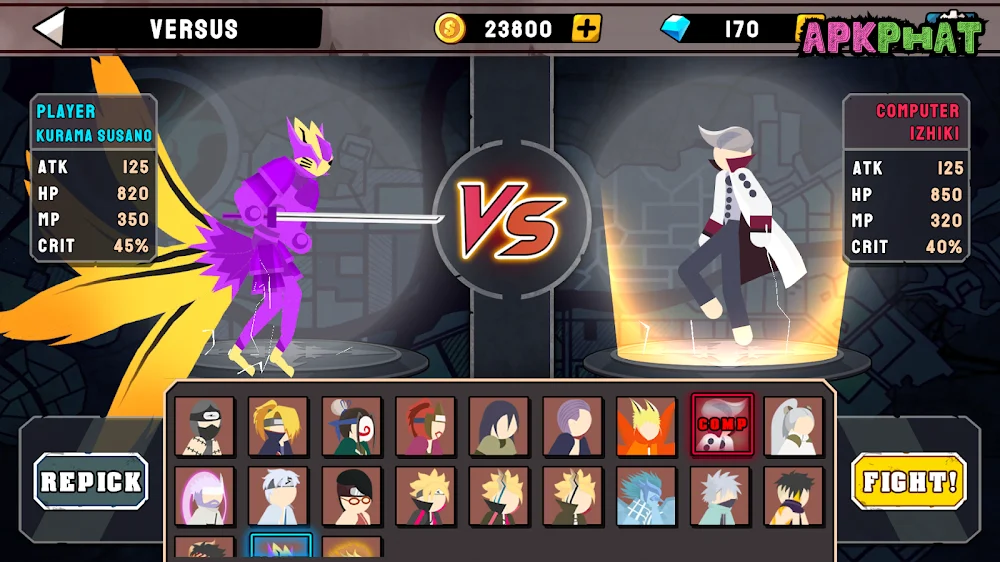Go back using the white arrow

pyautogui.click(x=50, y=28)
